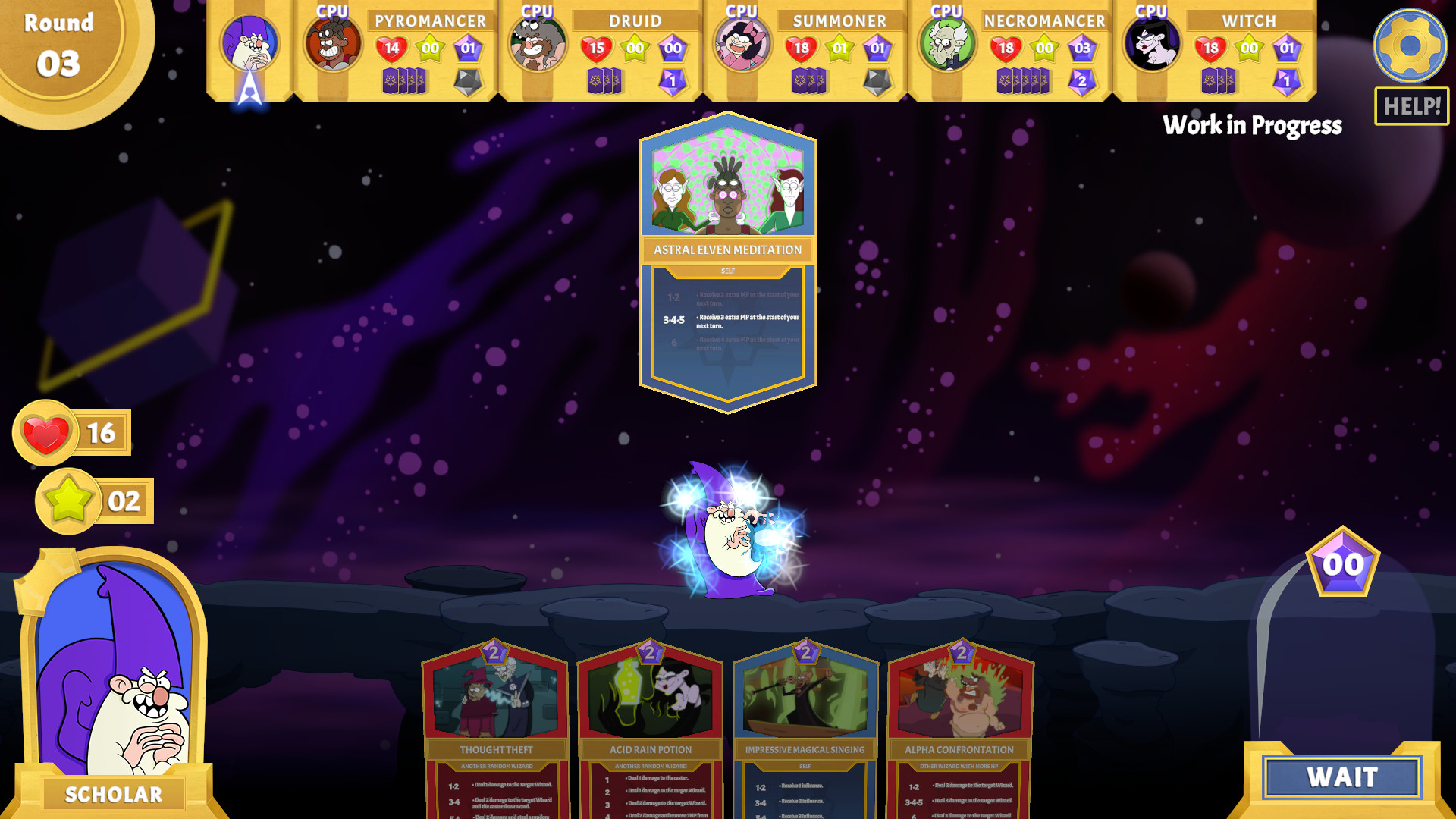Select the Thought Theft card
1456x819 pixels.
click(x=496, y=728)
